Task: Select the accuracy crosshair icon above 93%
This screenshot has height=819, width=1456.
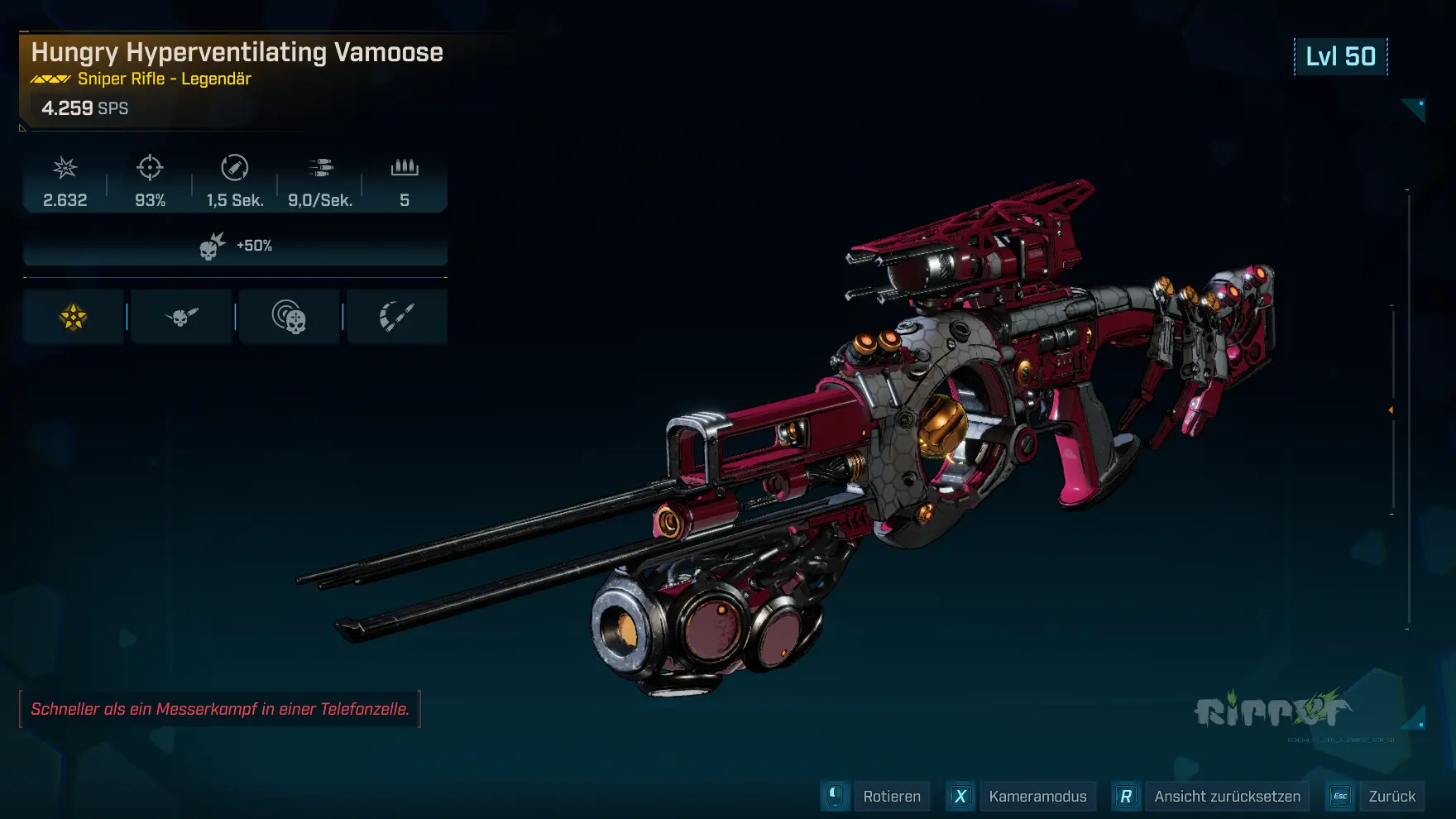Action: coord(150,169)
